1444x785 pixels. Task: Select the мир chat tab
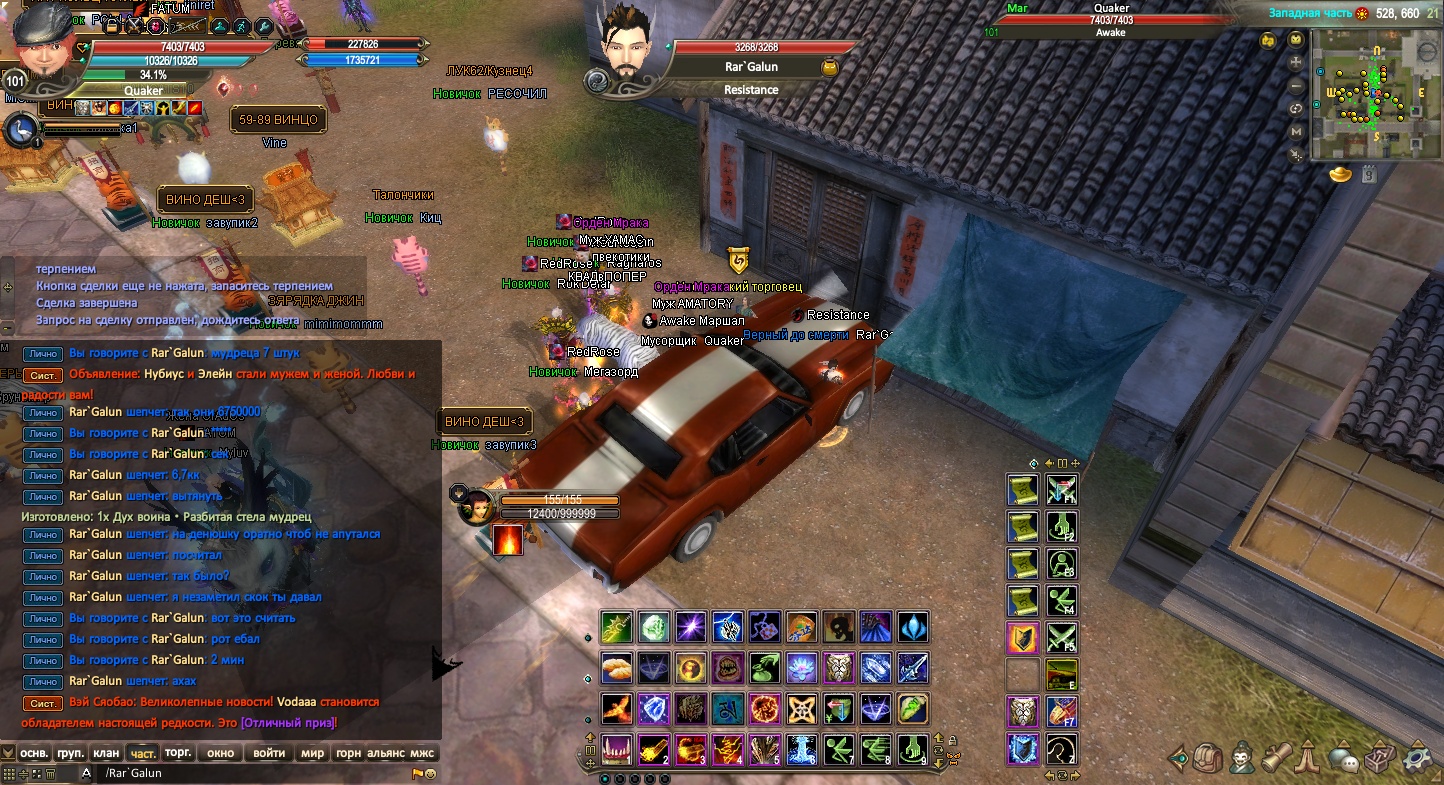point(312,752)
